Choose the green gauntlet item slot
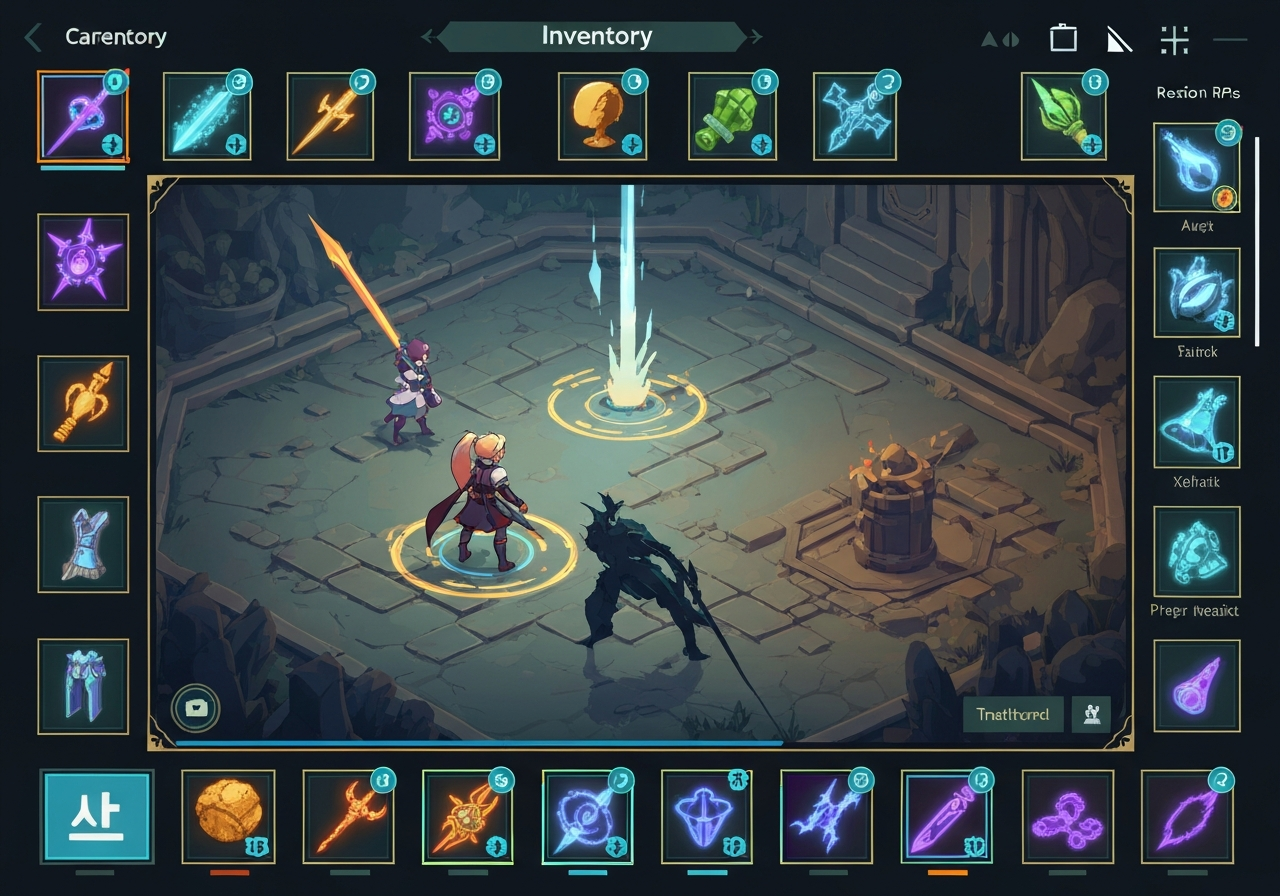 click(733, 116)
